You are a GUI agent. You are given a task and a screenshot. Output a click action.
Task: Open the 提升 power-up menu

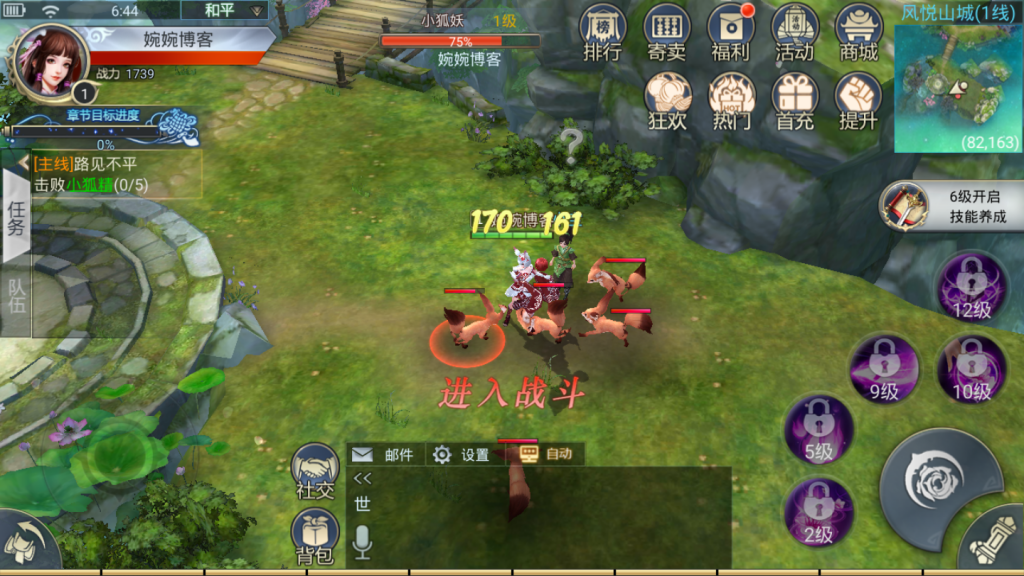point(859,102)
